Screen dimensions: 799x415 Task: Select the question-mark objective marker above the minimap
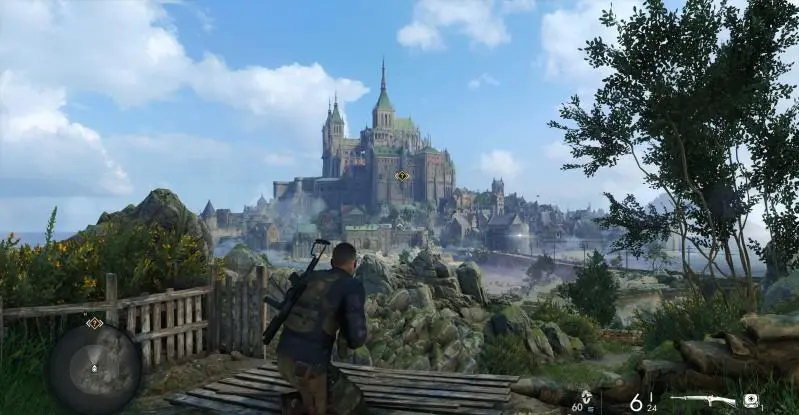(94, 323)
